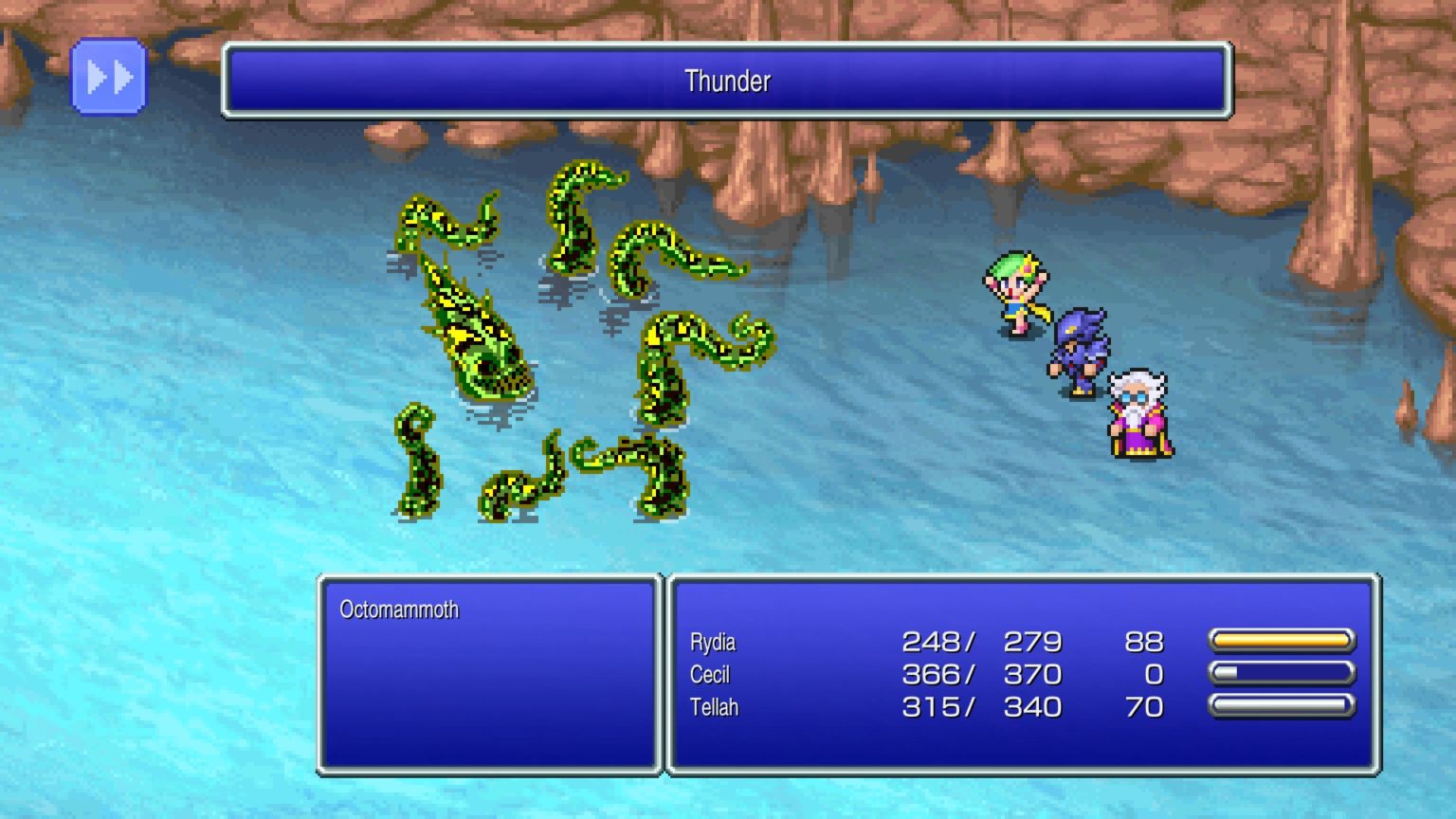Image resolution: width=1456 pixels, height=819 pixels.
Task: Select Octomammoth in the enemy list
Action: [399, 610]
